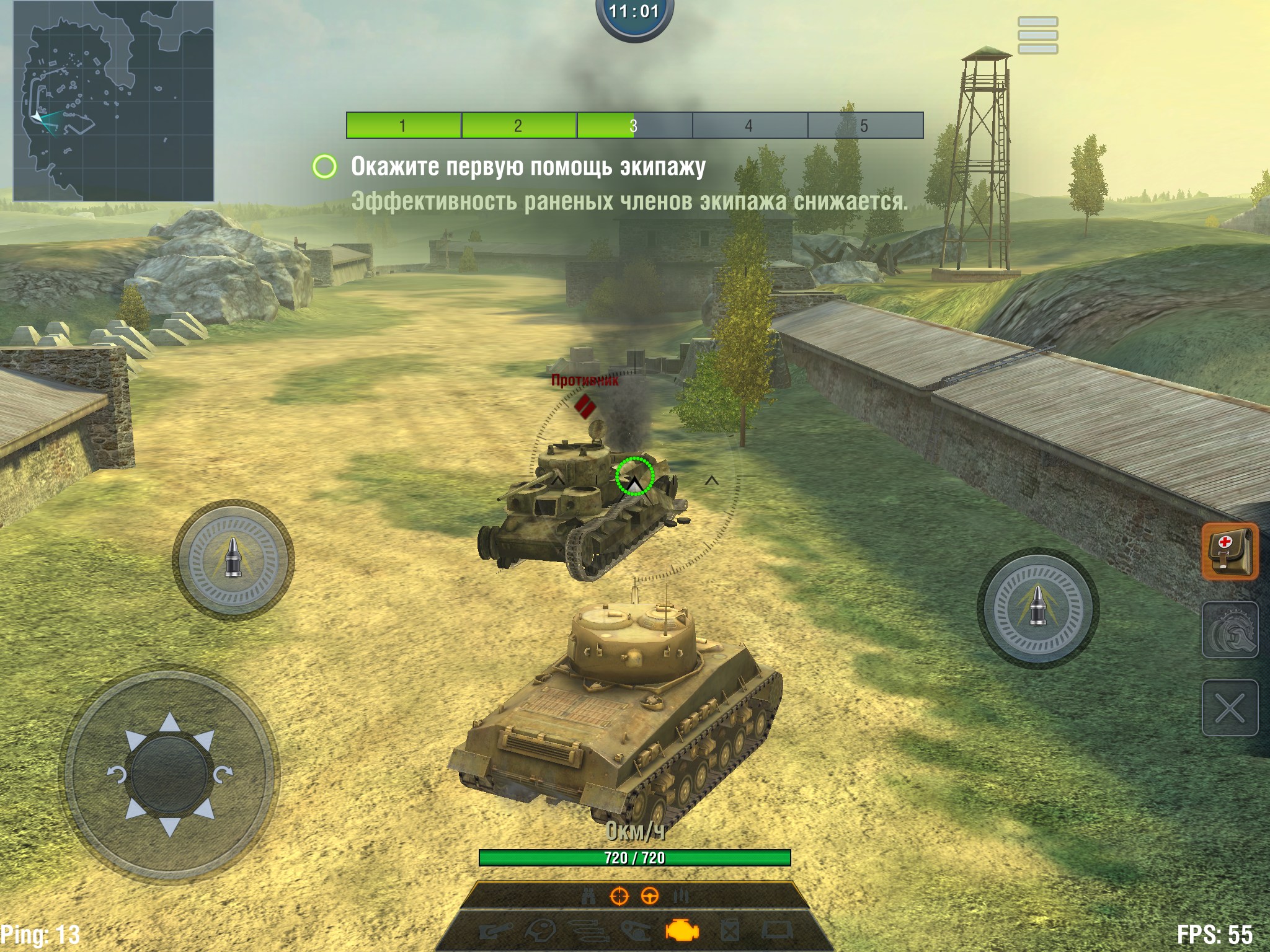The width and height of the screenshot is (1270, 952).
Task: Tap the counterclockwise rotate arrow on the joystick
Action: [x=117, y=775]
